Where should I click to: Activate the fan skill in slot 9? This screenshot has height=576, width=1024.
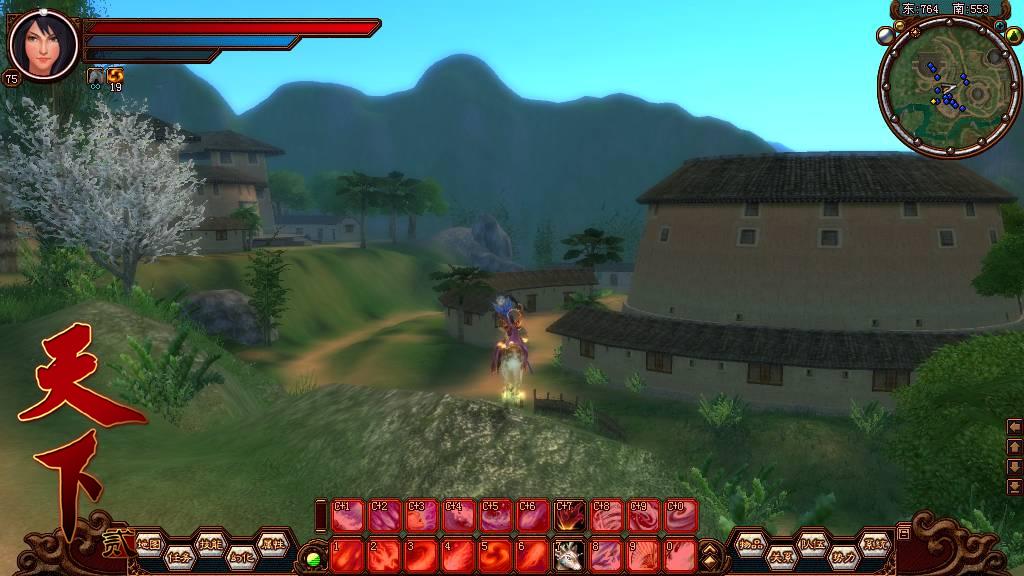(644, 554)
